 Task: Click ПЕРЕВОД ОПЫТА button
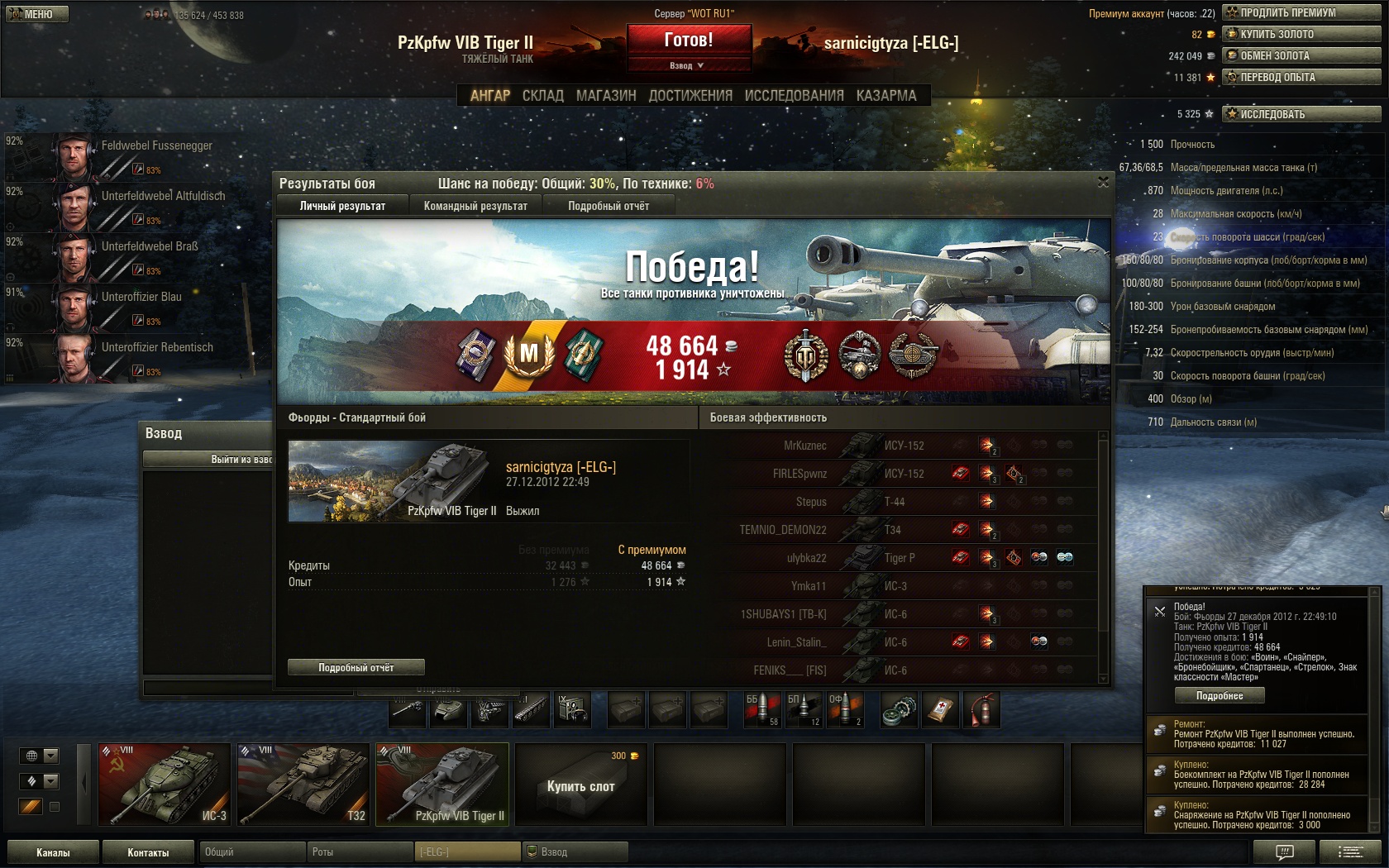[x=1301, y=77]
